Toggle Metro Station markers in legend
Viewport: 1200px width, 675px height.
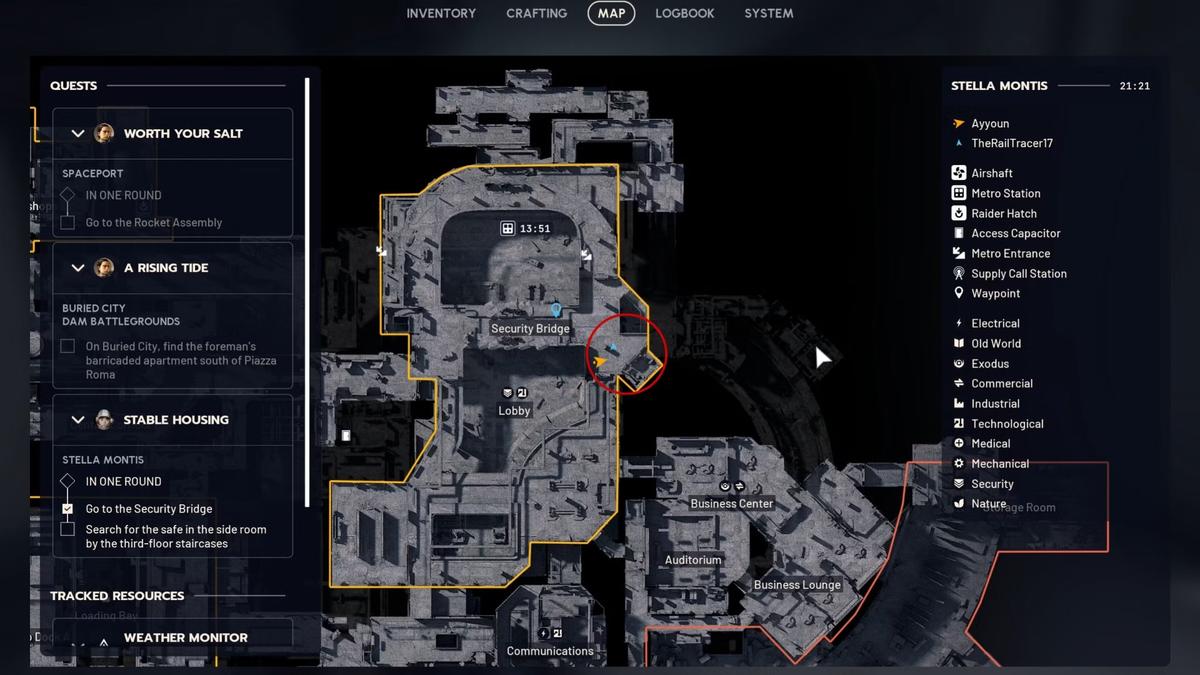click(x=1005, y=193)
